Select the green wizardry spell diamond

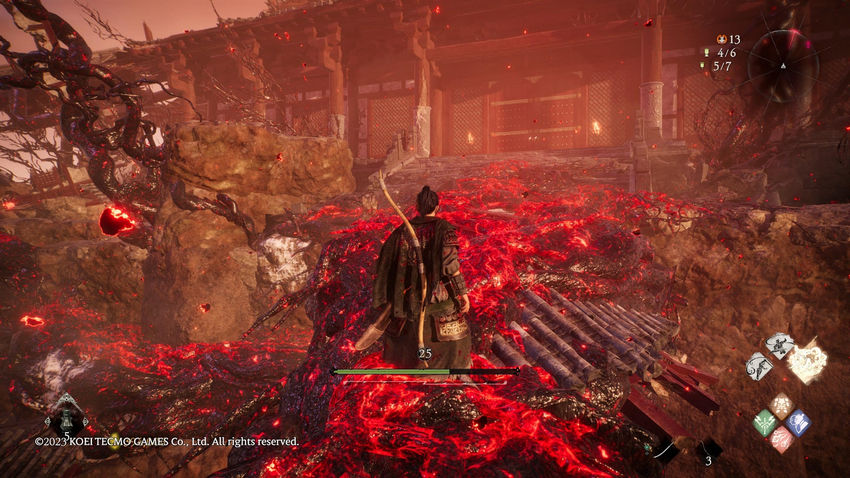(764, 423)
